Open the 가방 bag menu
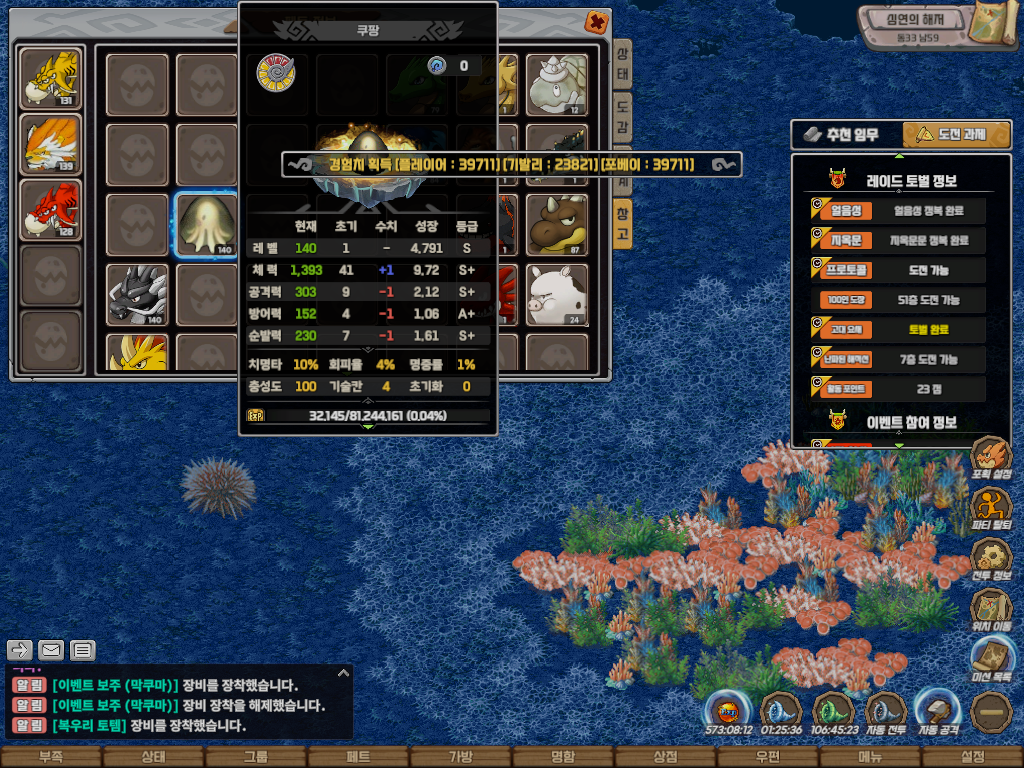 point(460,757)
